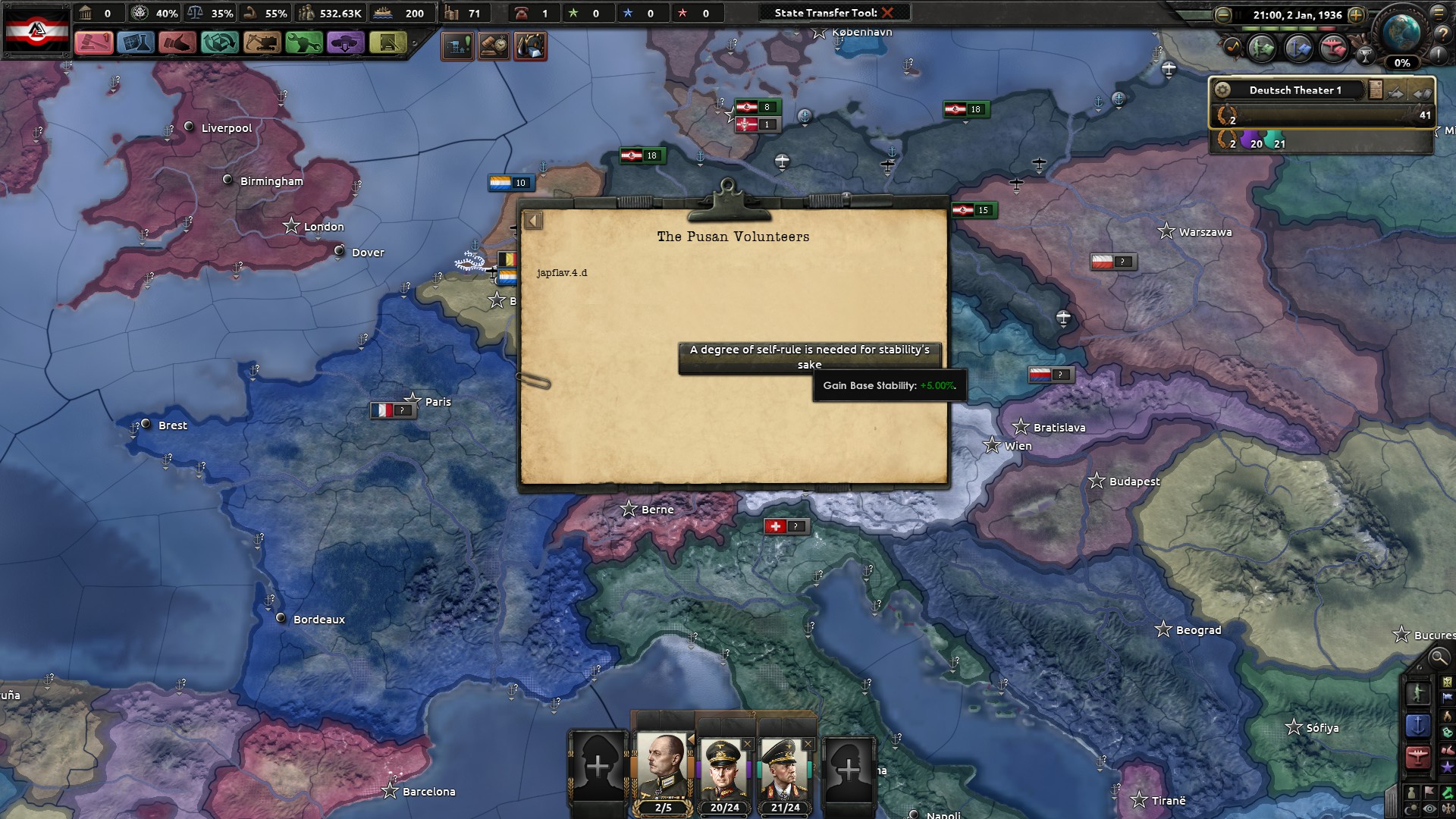The height and width of the screenshot is (819, 1456).
Task: Open the world tension globe
Action: 1401,32
